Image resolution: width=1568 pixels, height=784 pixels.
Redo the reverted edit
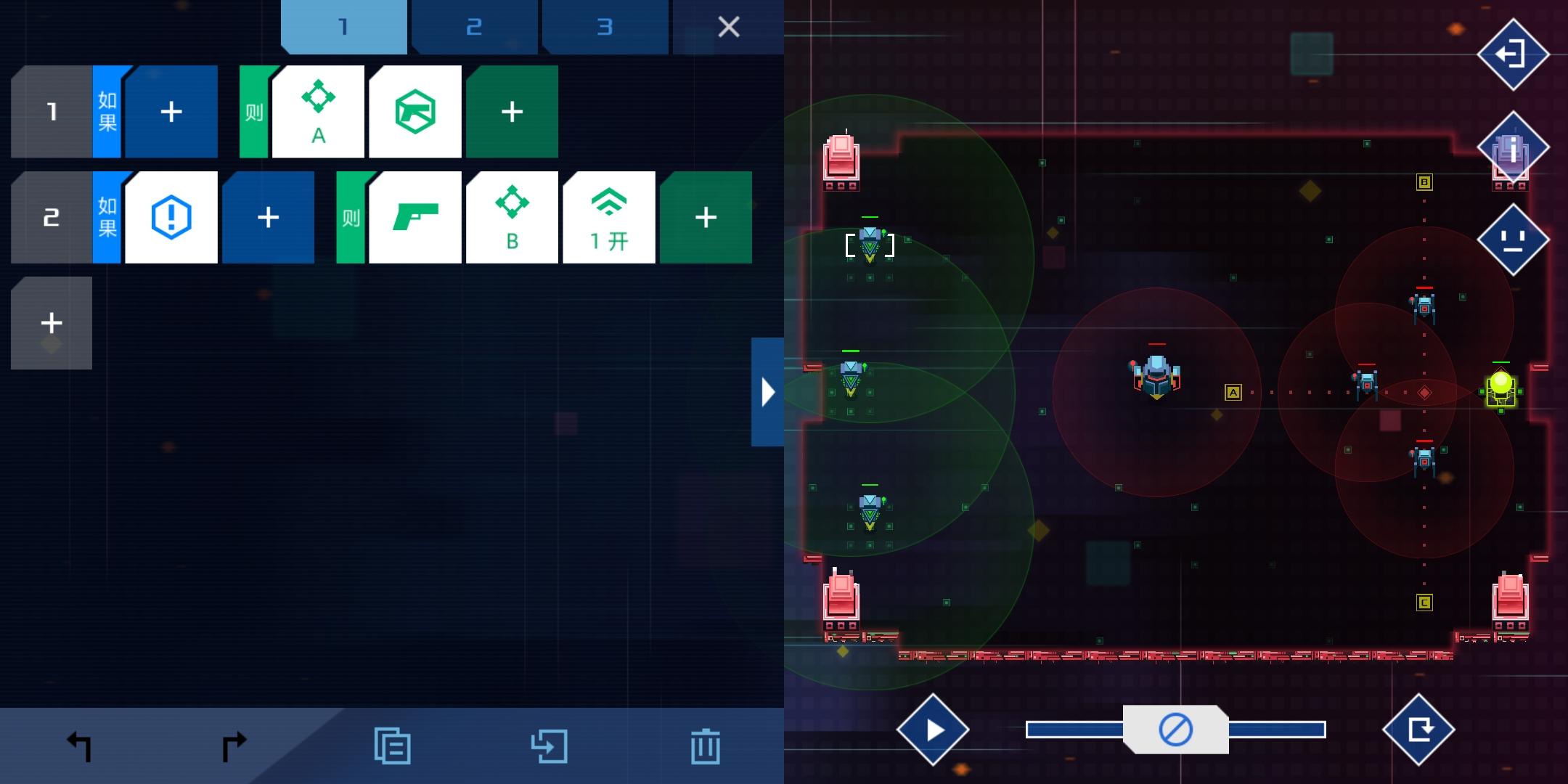234,744
